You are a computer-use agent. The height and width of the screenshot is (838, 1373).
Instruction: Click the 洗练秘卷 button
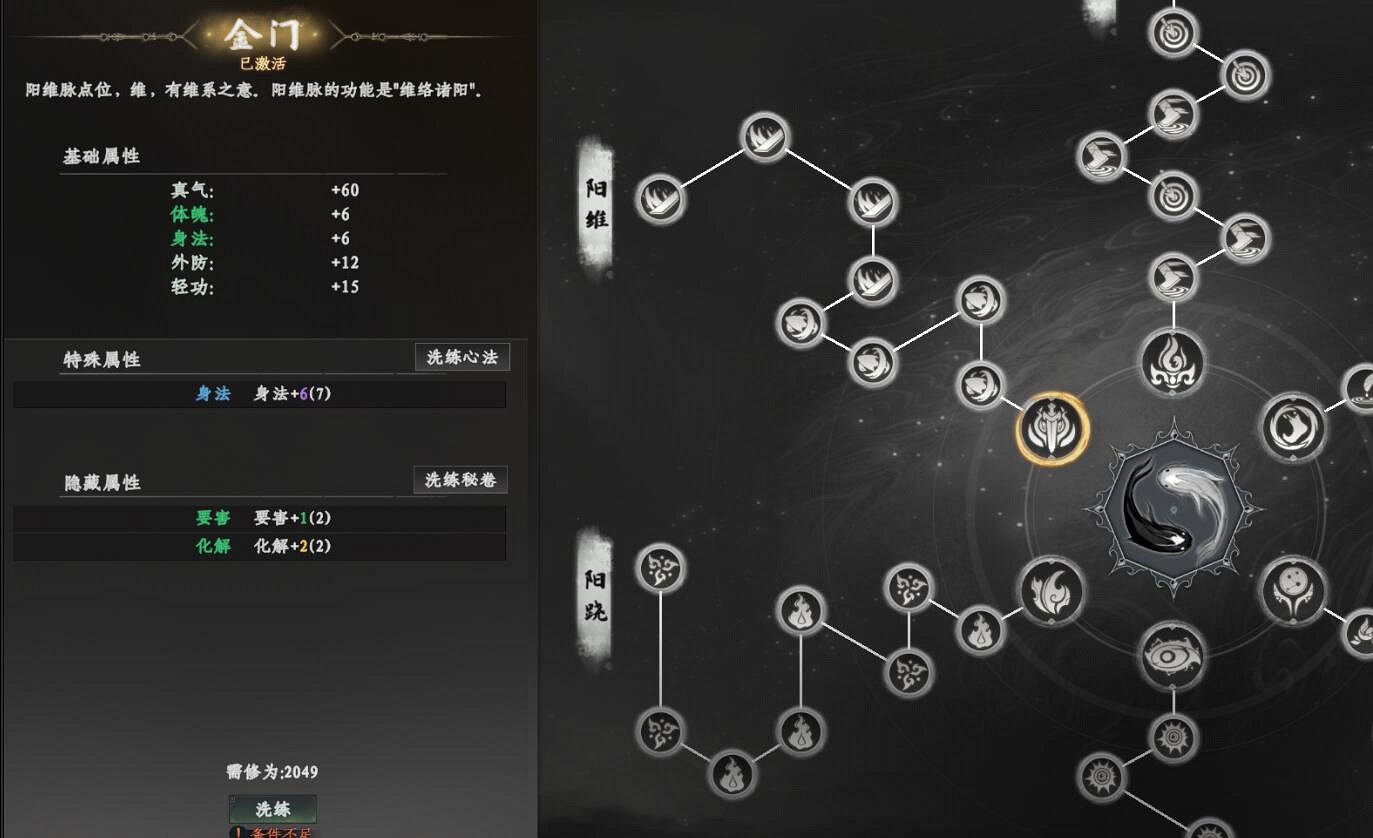tap(459, 480)
